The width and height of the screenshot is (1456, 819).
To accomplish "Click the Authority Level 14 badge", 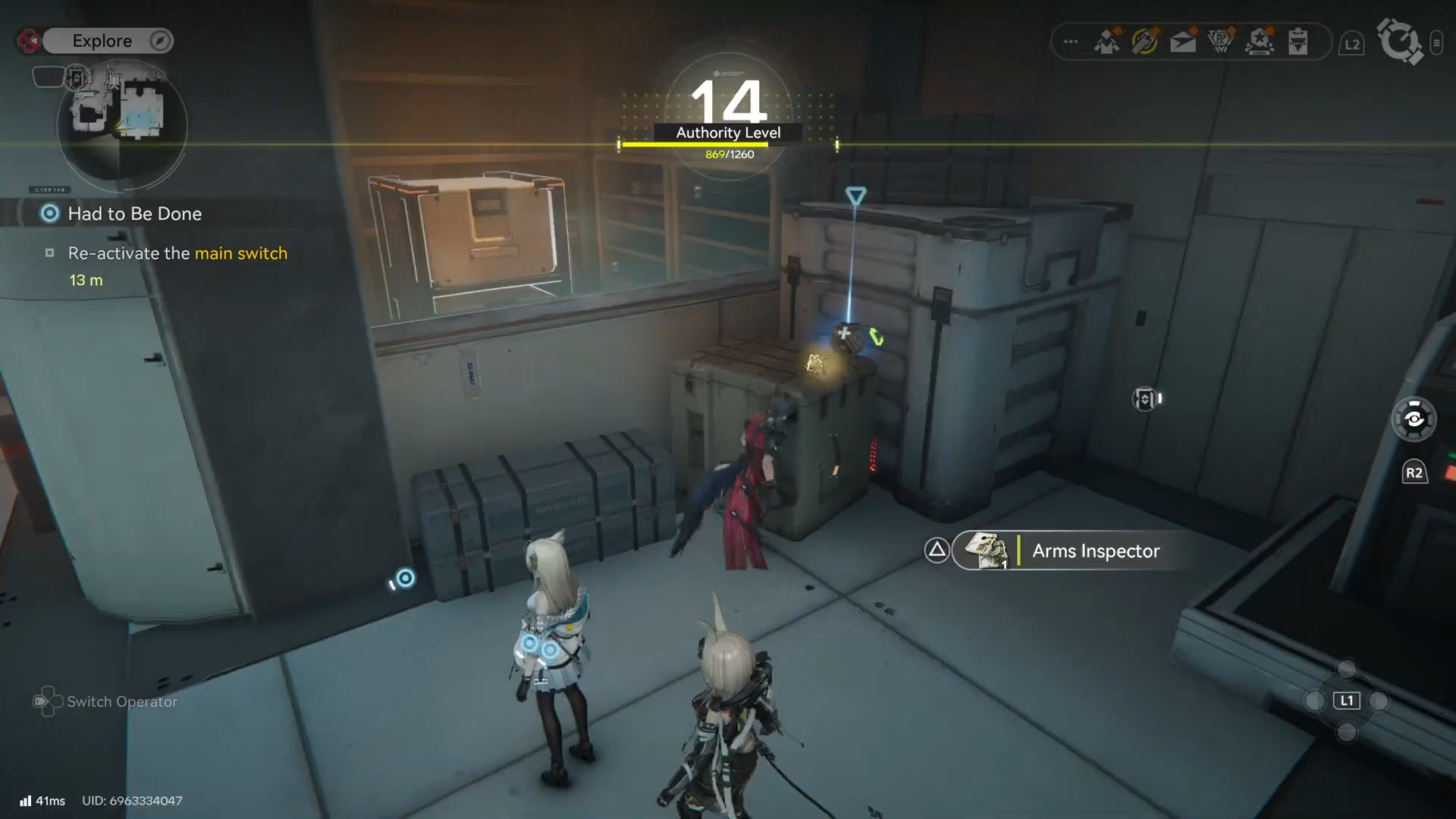I will coord(728,114).
